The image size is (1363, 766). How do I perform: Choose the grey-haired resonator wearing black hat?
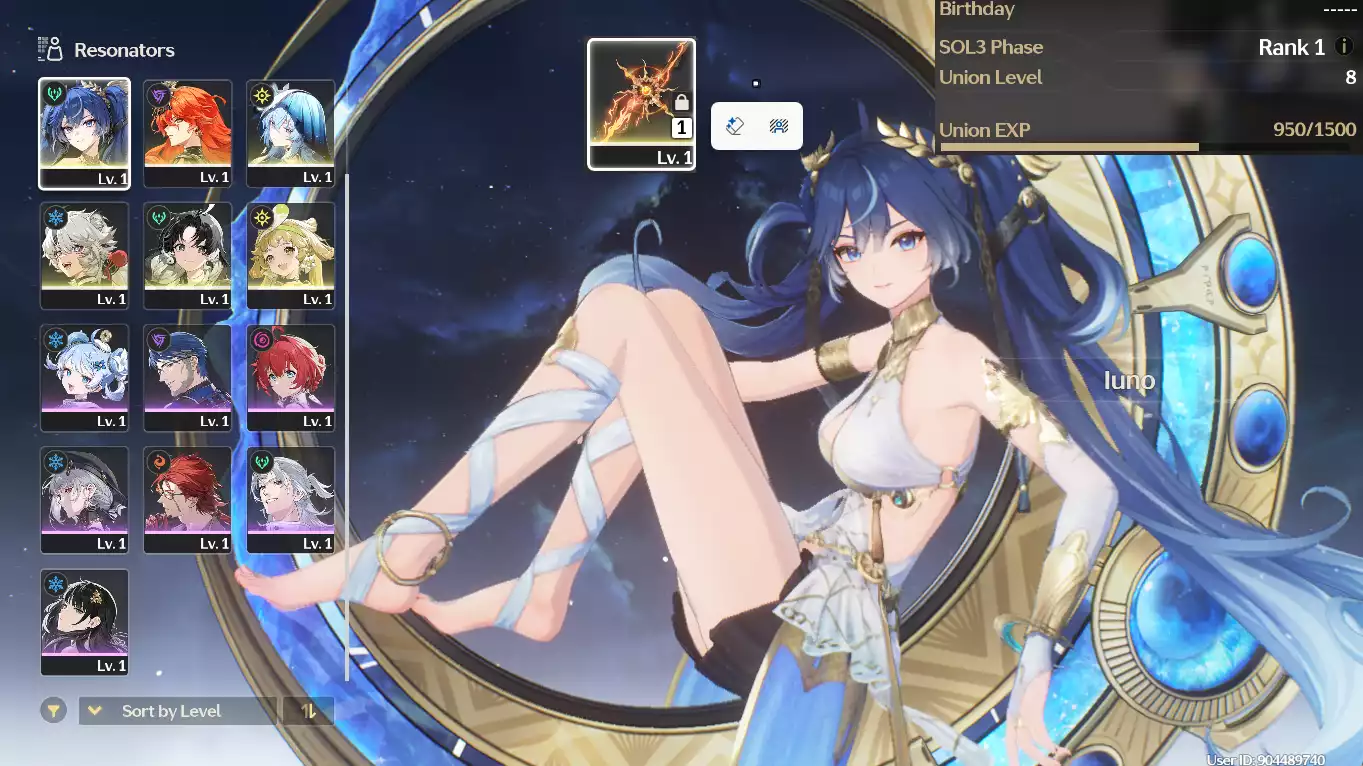click(85, 499)
